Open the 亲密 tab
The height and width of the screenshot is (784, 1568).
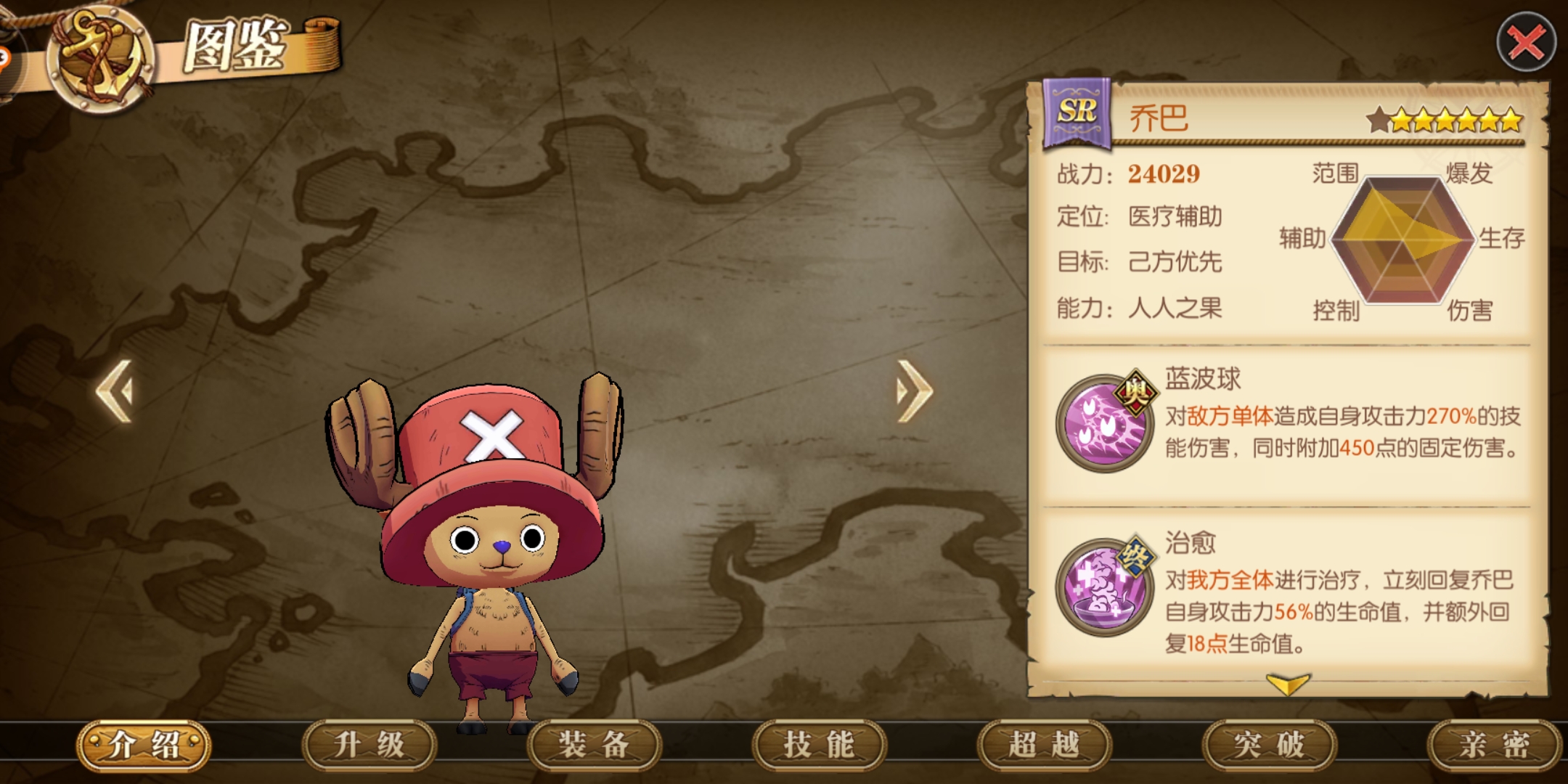(x=1493, y=745)
